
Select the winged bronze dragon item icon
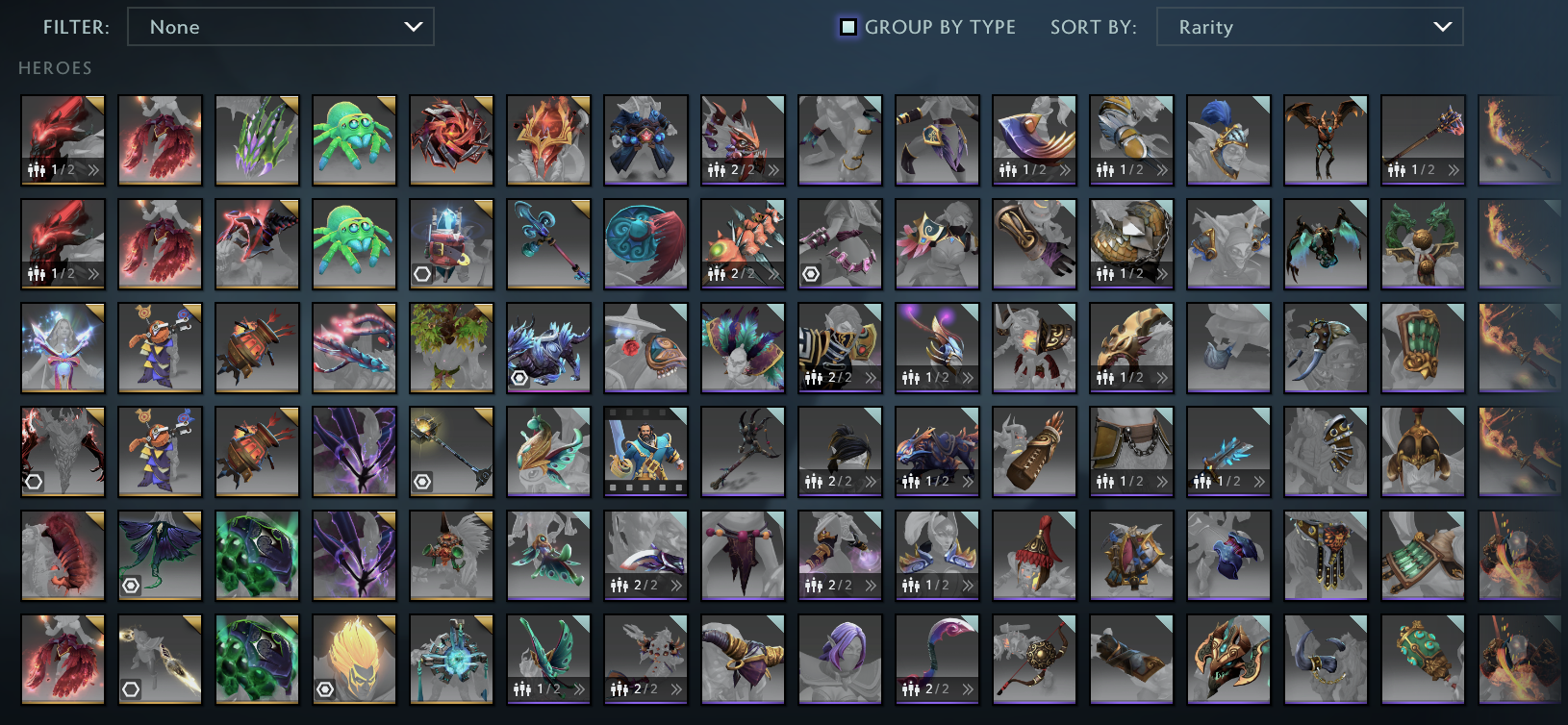(1326, 139)
